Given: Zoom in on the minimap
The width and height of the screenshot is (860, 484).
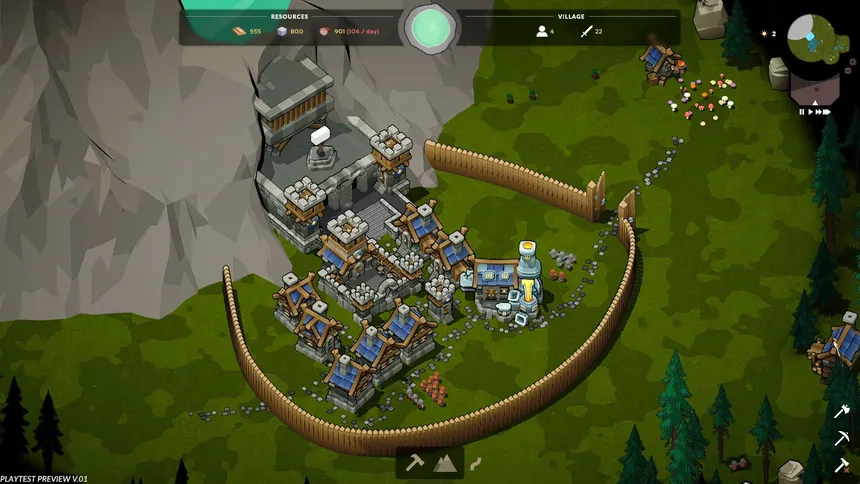Looking at the screenshot, I should 853,61.
